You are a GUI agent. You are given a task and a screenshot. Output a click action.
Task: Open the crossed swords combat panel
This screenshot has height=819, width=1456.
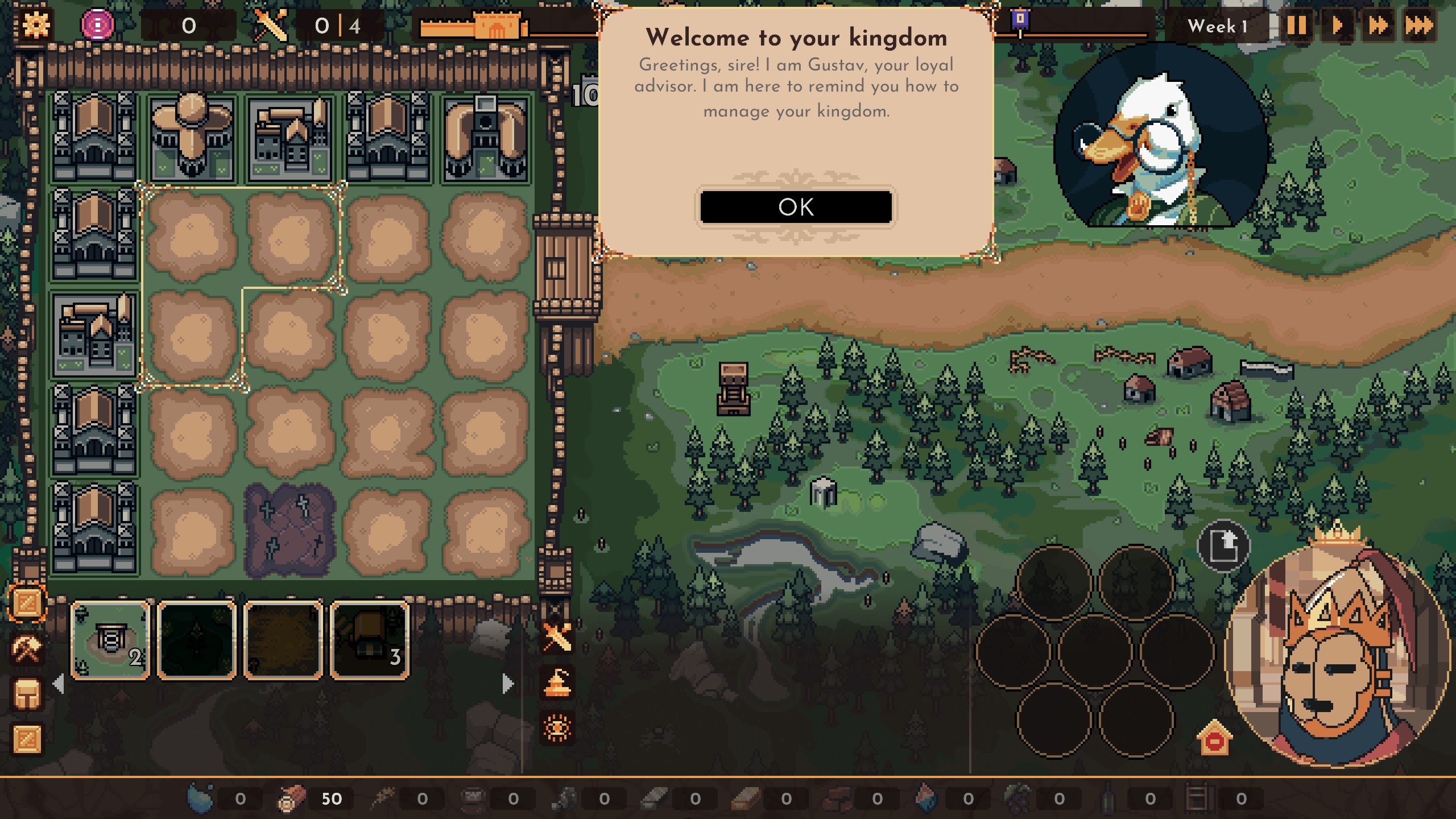pyautogui.click(x=557, y=636)
